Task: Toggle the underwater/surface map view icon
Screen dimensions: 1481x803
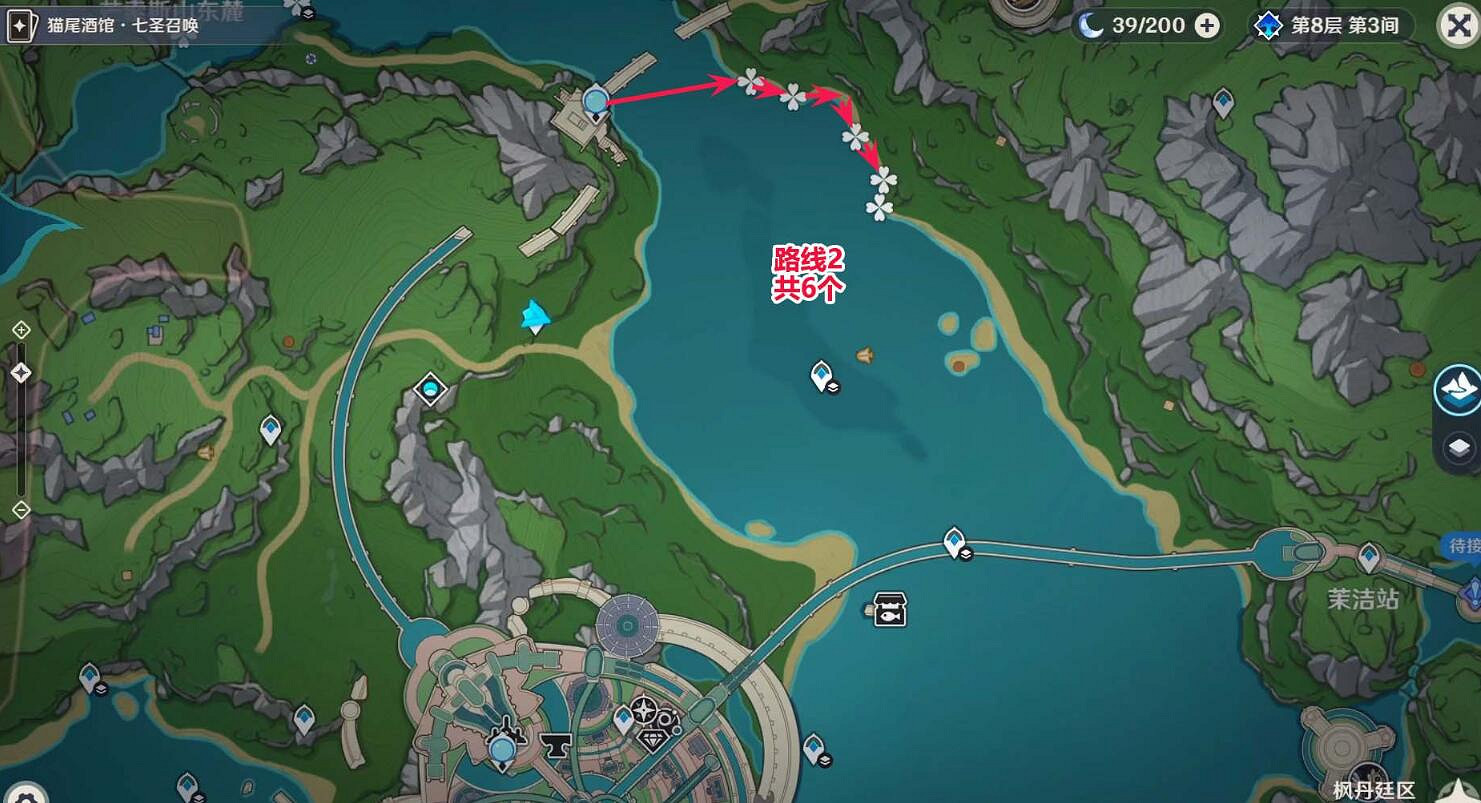Action: (1459, 389)
